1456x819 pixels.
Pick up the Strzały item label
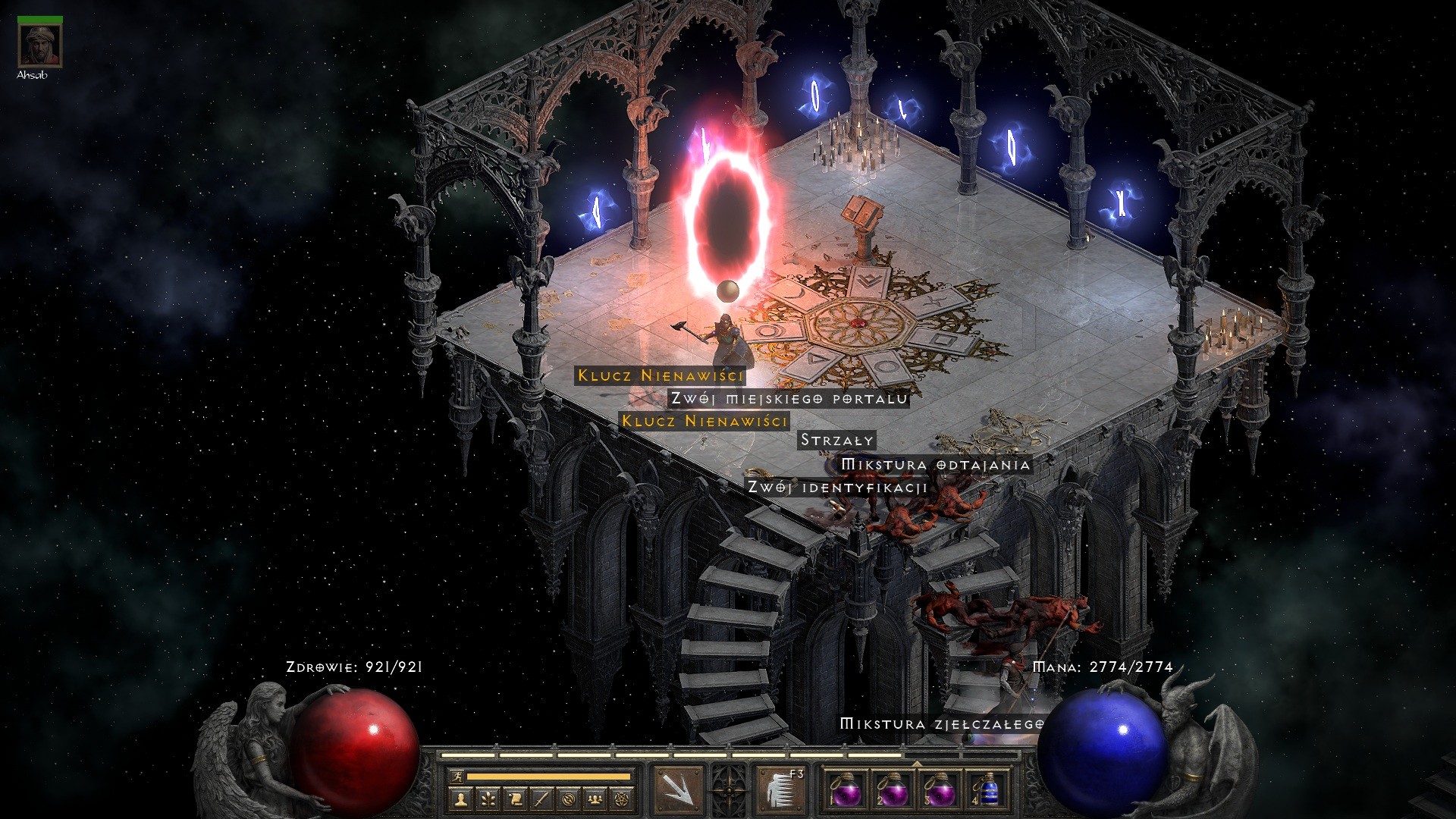[x=837, y=440]
